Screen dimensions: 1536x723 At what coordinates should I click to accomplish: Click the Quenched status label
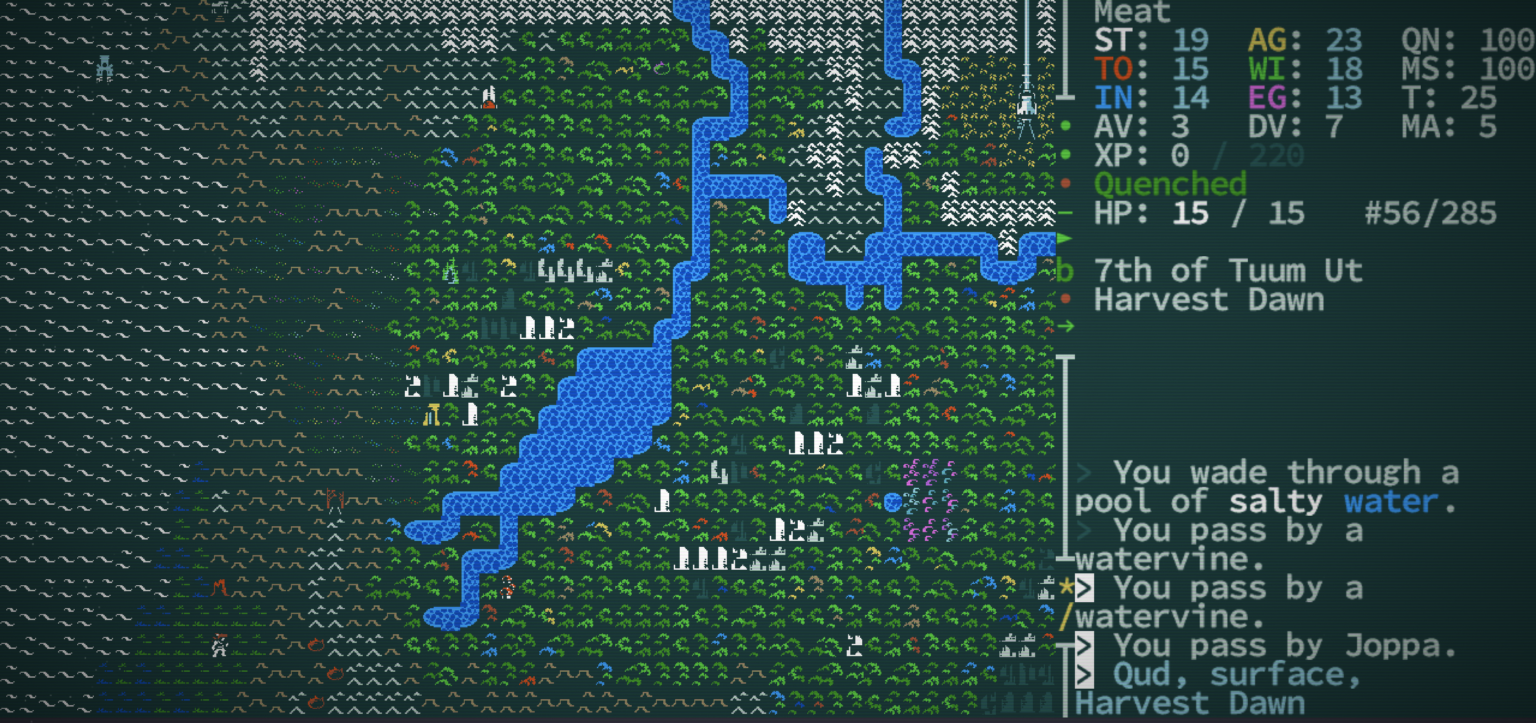pyautogui.click(x=1170, y=183)
